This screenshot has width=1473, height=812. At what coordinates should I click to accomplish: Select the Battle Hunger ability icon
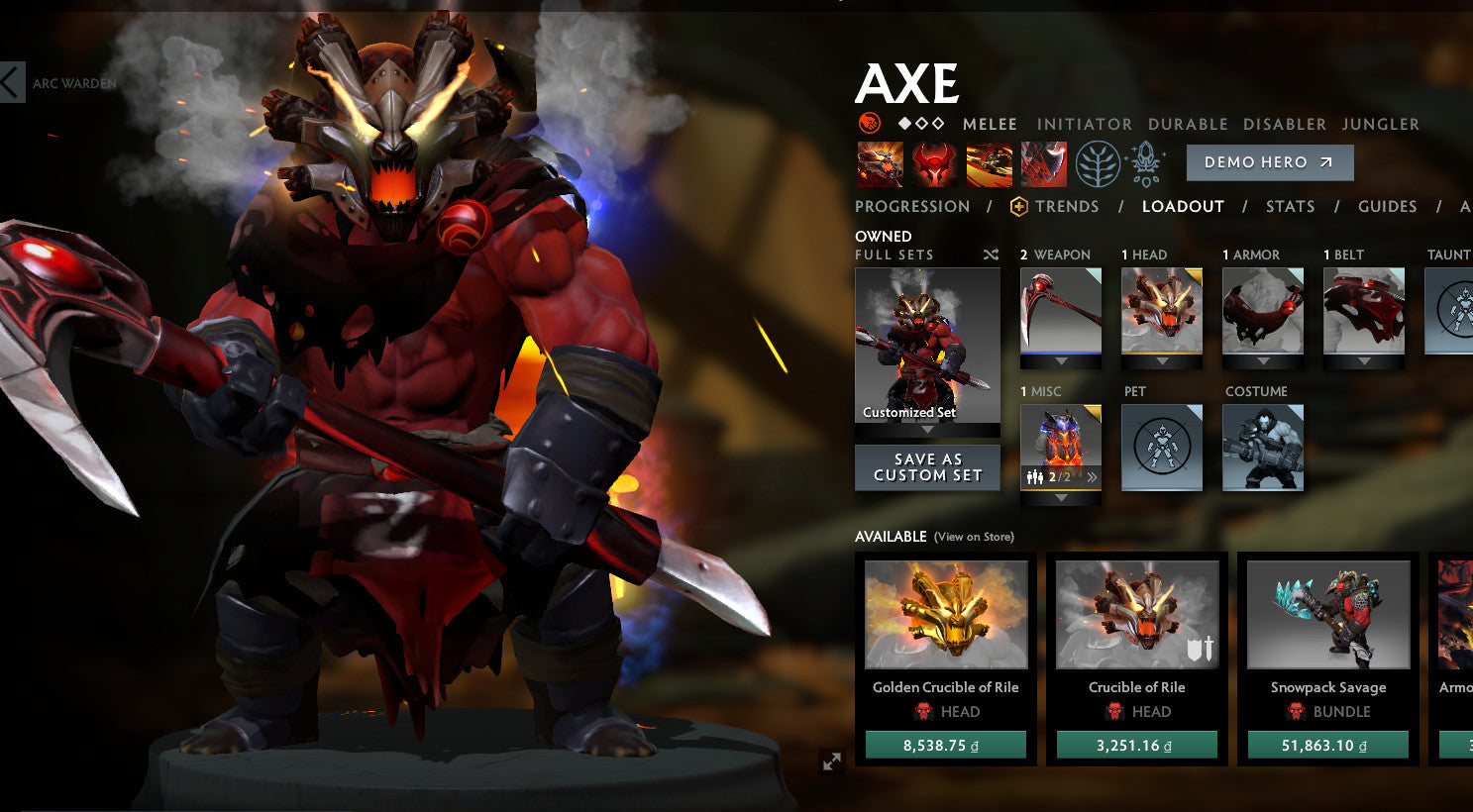pyautogui.click(x=935, y=162)
